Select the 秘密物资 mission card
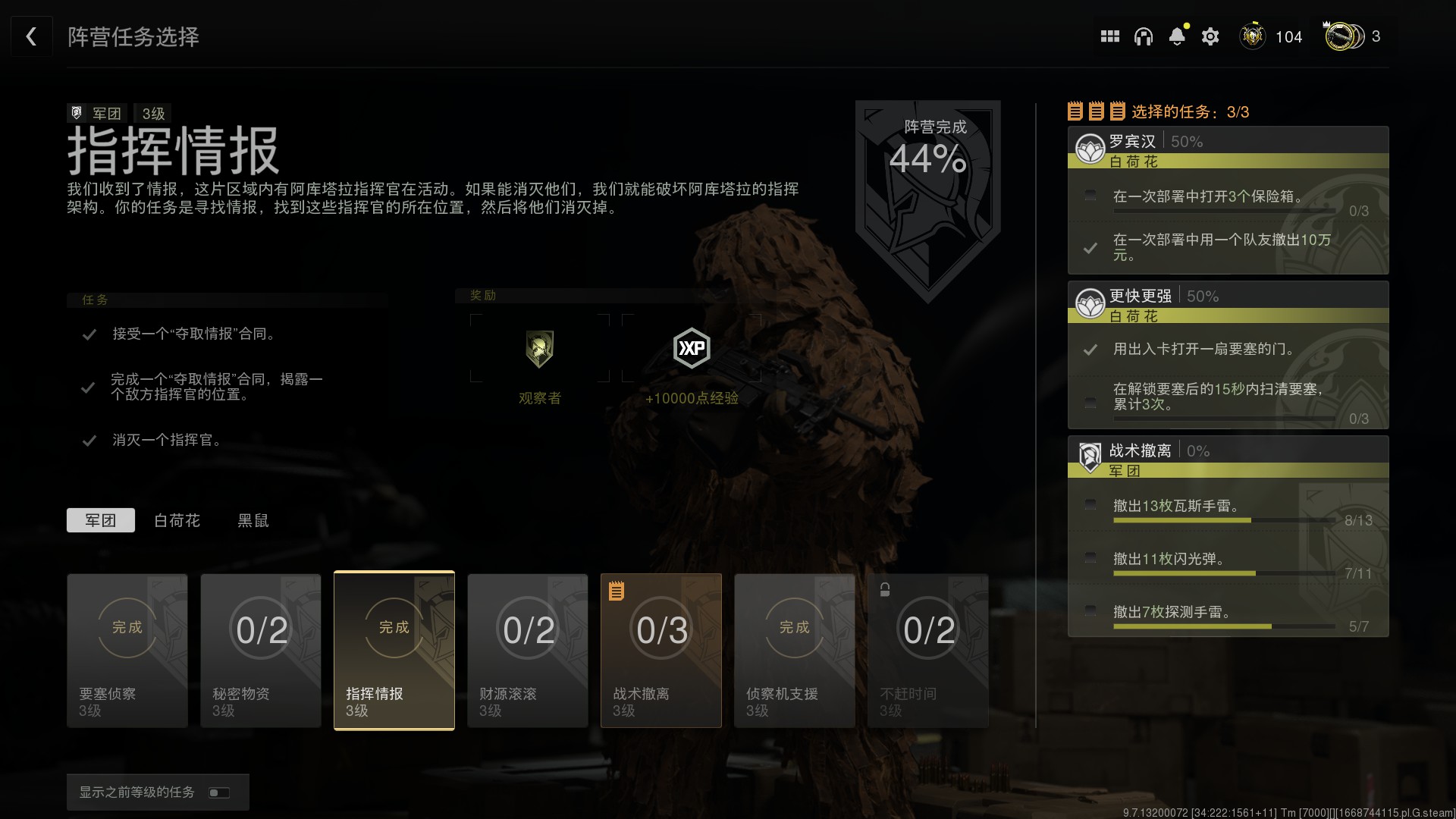 (x=261, y=651)
